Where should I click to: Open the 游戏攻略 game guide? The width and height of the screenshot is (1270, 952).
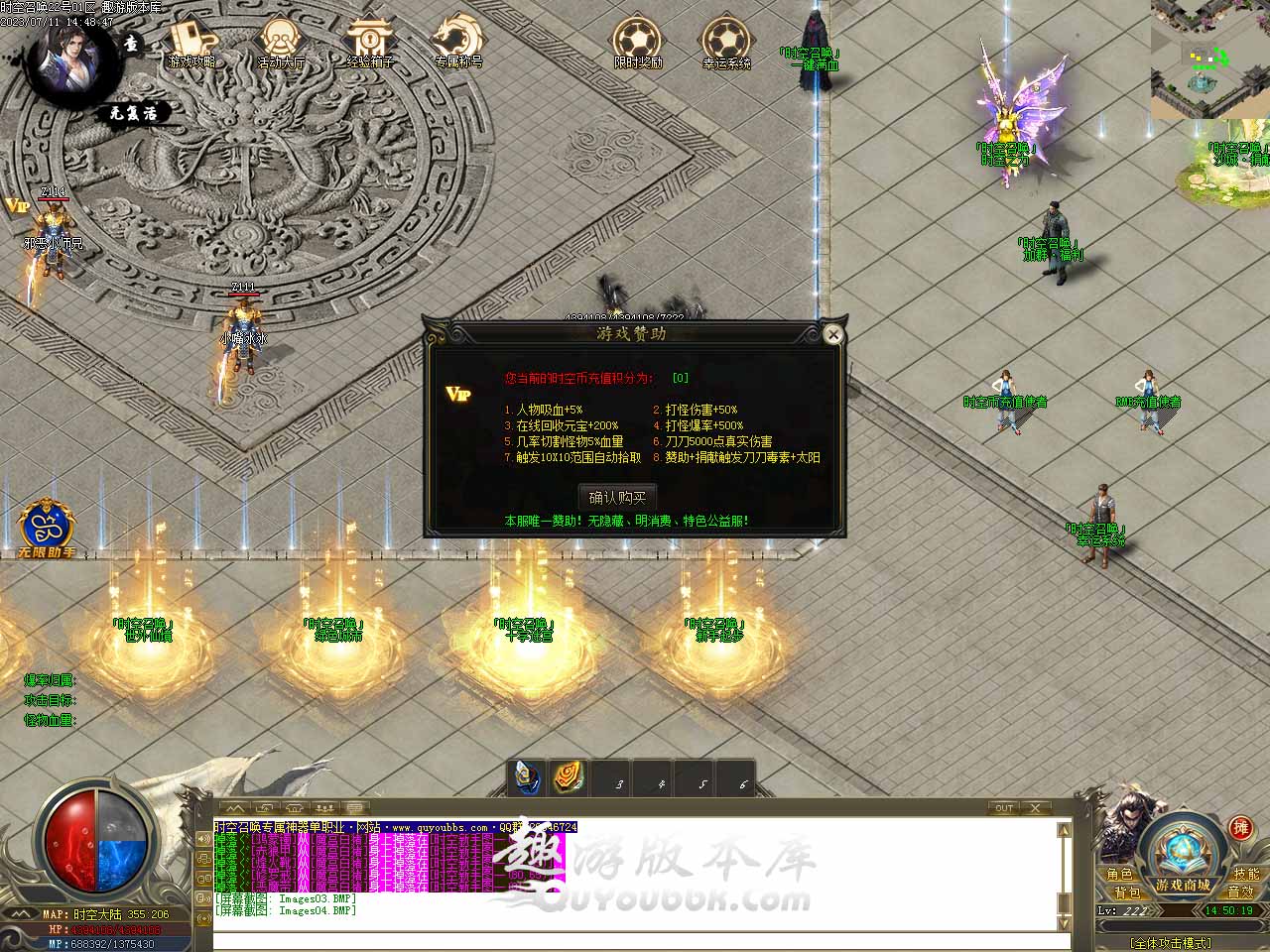pyautogui.click(x=191, y=44)
